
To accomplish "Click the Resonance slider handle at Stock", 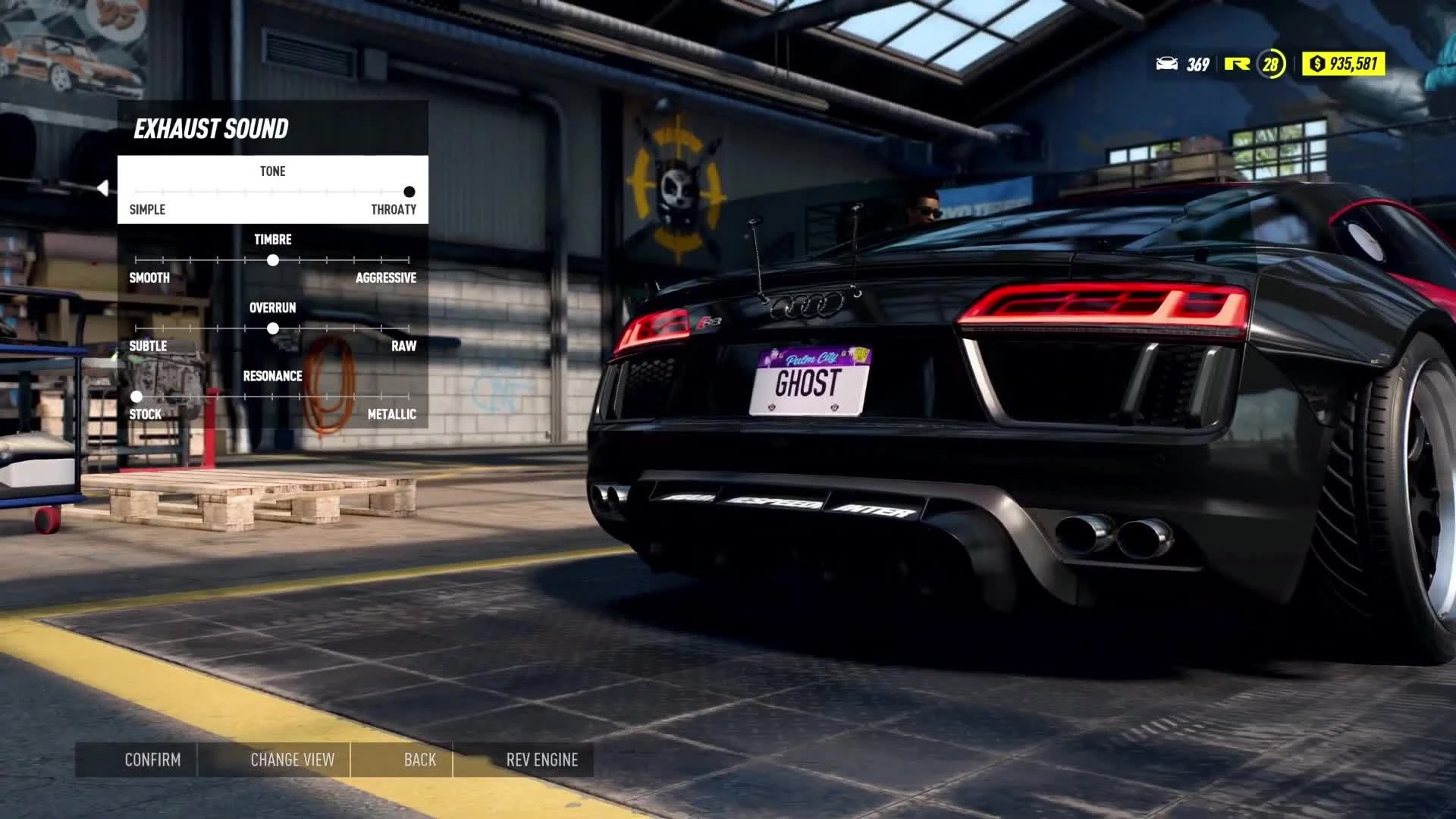I will pyautogui.click(x=136, y=397).
